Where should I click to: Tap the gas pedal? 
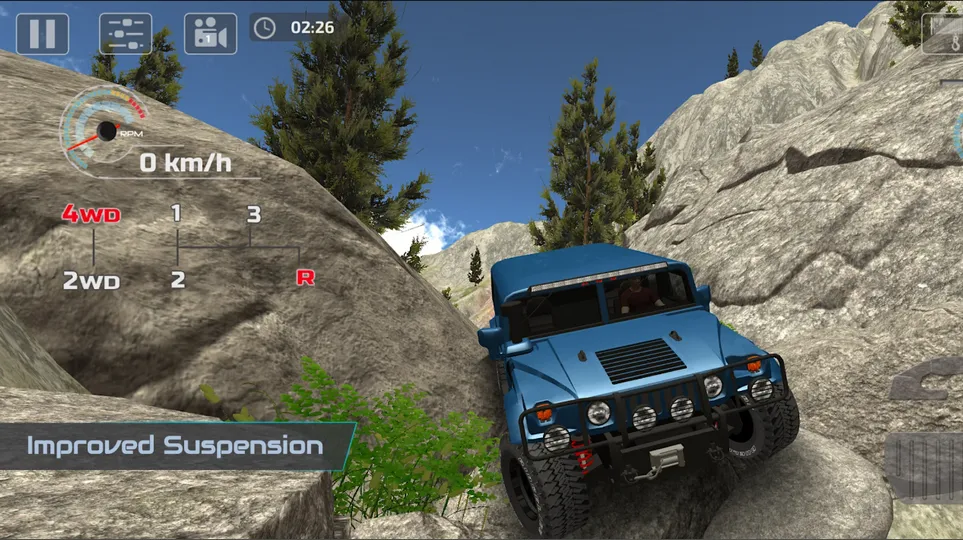(930, 466)
